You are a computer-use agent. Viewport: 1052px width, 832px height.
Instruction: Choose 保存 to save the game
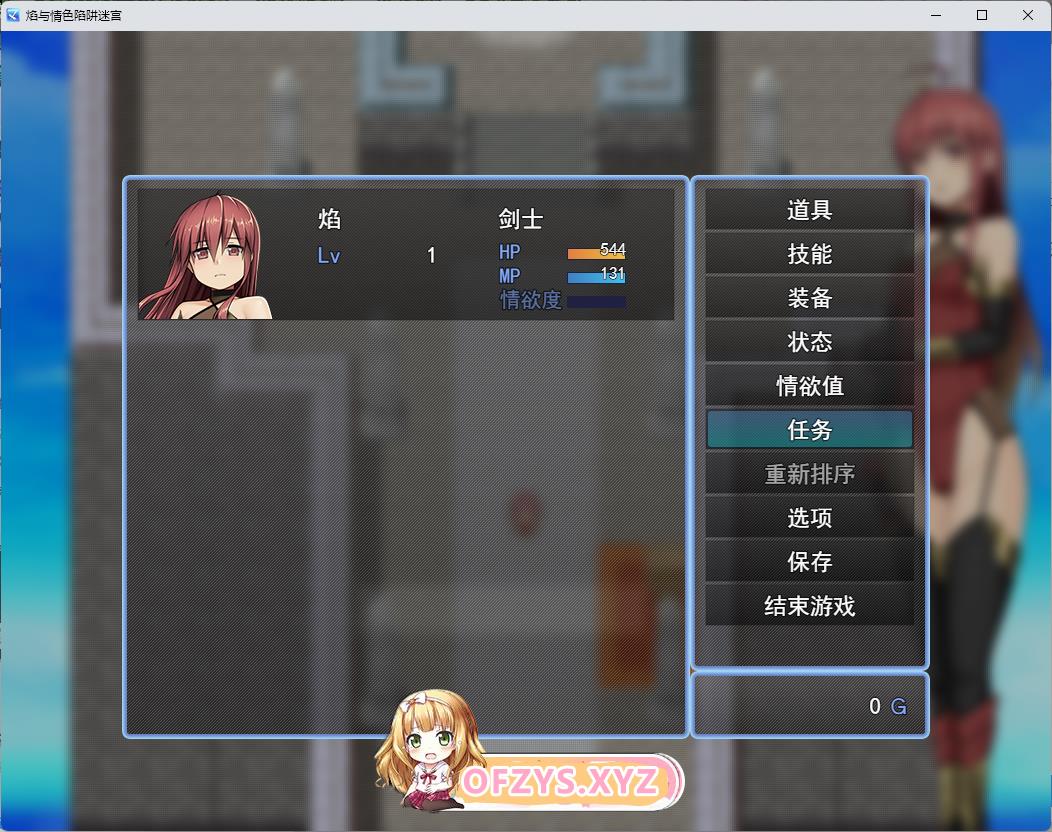coord(809,562)
